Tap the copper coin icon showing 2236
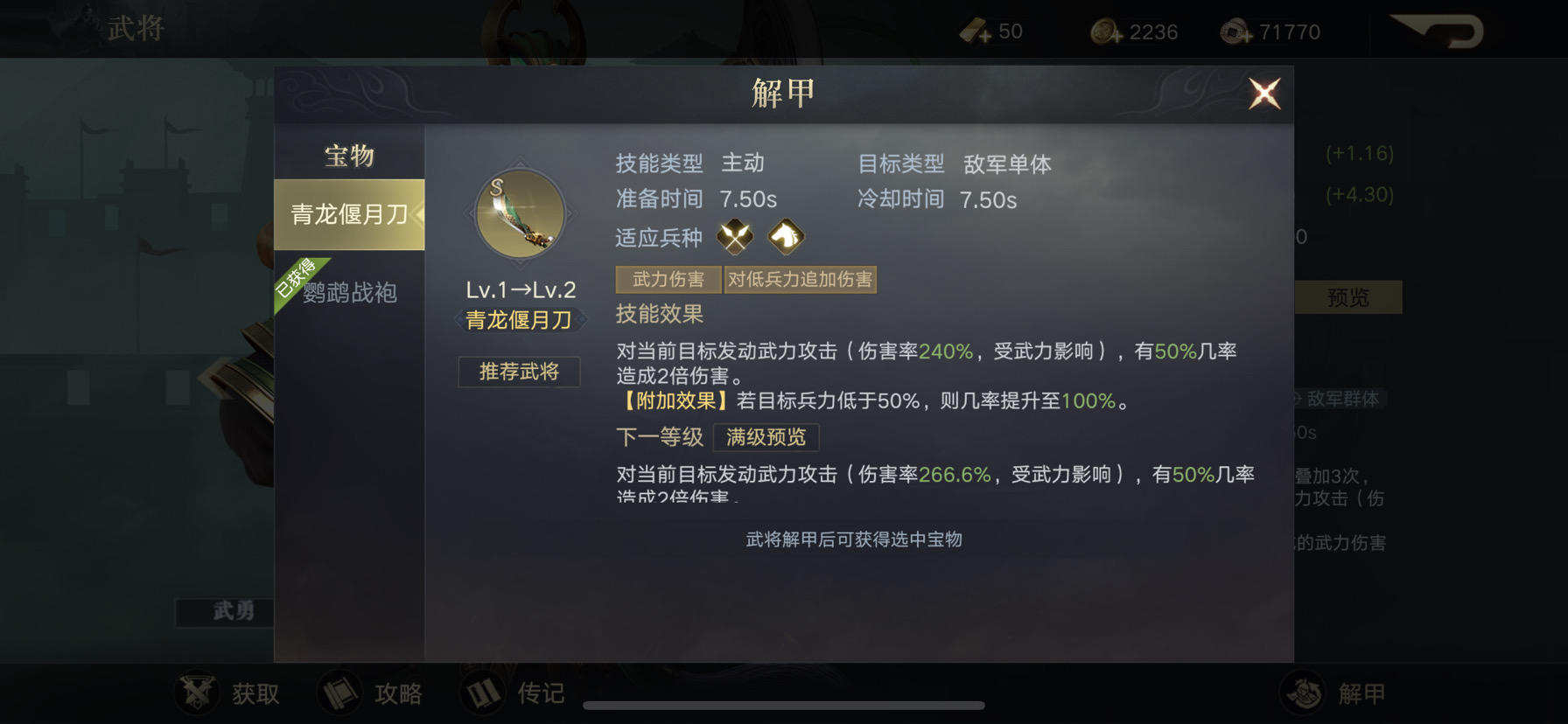 (x=1101, y=30)
